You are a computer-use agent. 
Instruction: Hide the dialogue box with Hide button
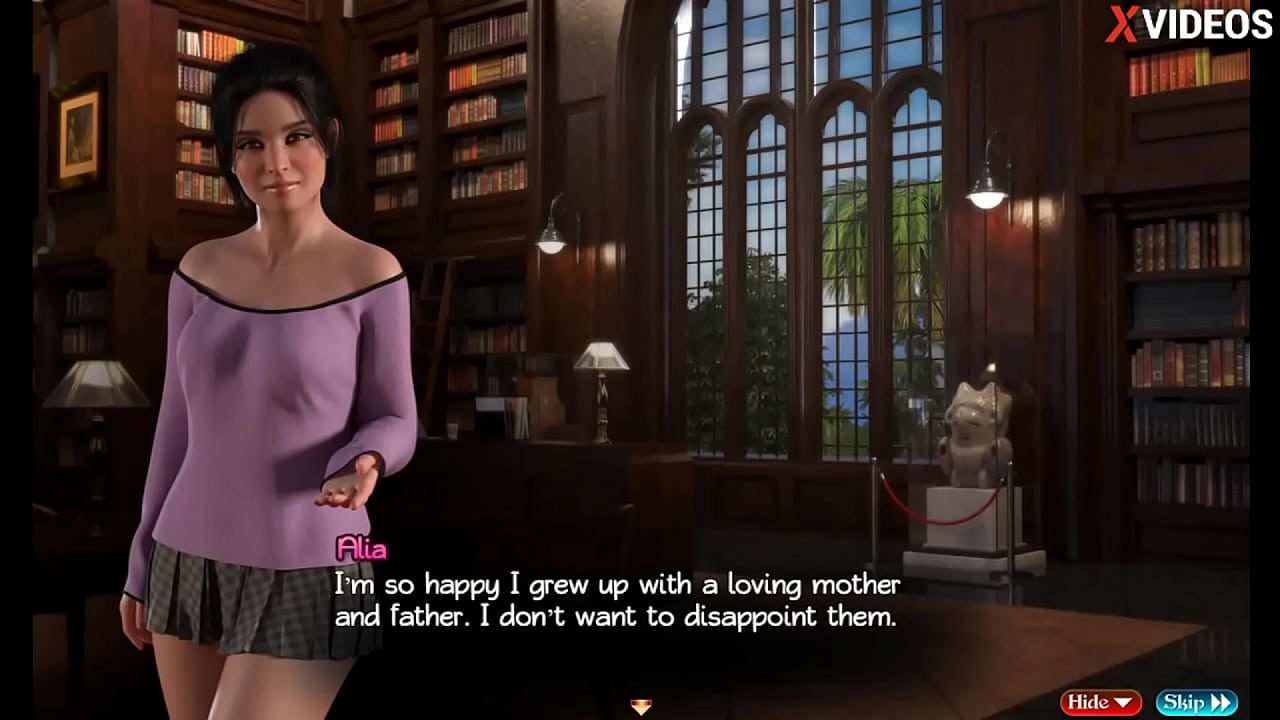[1101, 703]
